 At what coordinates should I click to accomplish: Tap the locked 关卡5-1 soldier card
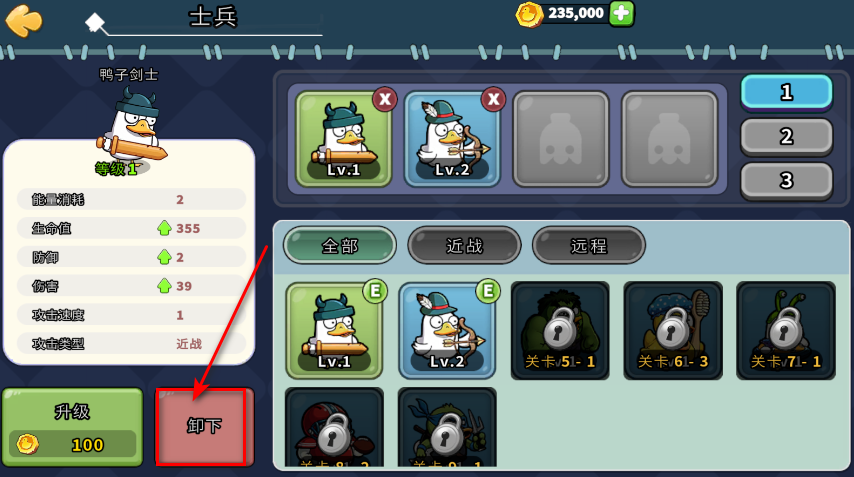click(560, 331)
